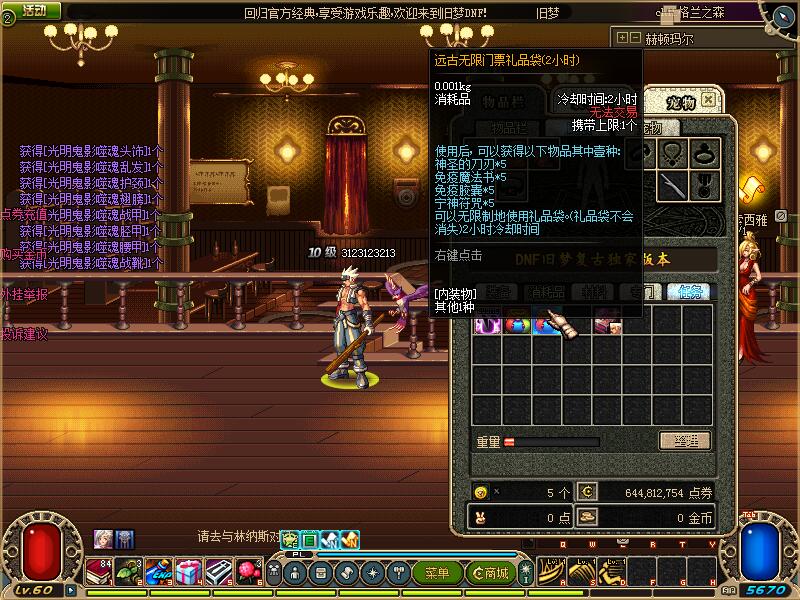
Task: Click the 点券 coin icon button
Action: (587, 492)
